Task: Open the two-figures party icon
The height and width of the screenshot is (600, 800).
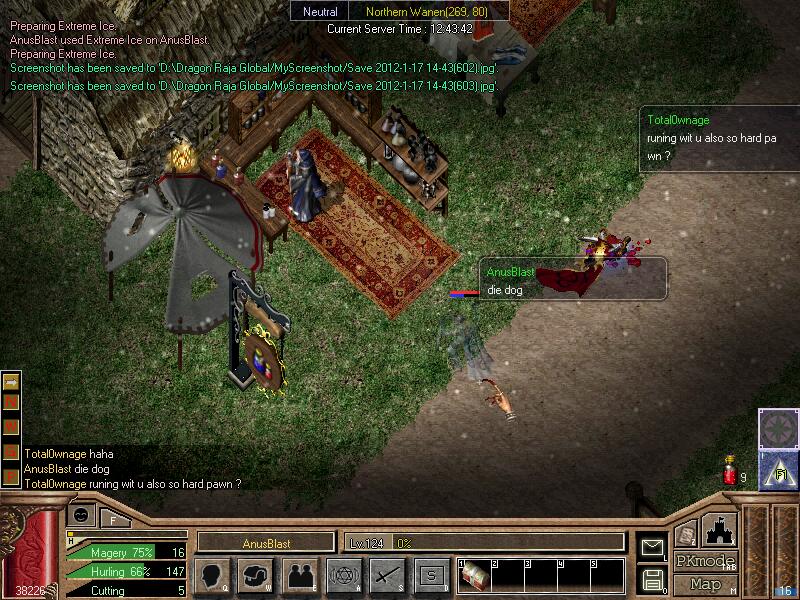Action: pos(299,575)
